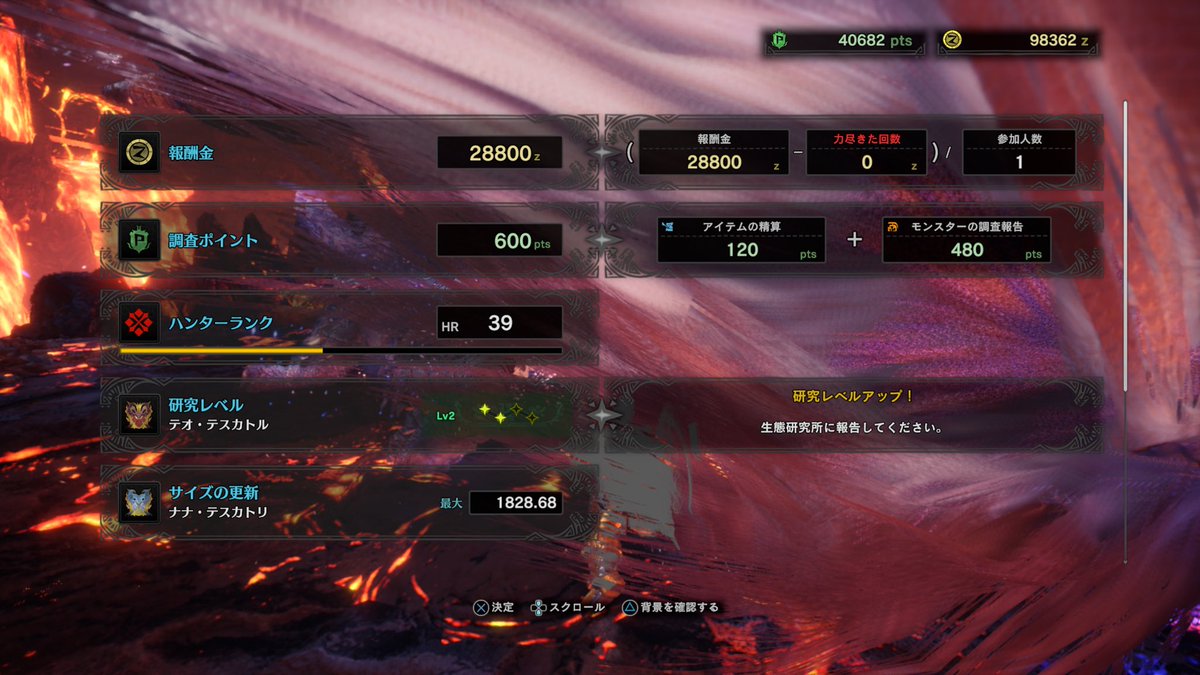Select the 調査ポイント research points row
Screen dimensions: 1200x675
349,241
